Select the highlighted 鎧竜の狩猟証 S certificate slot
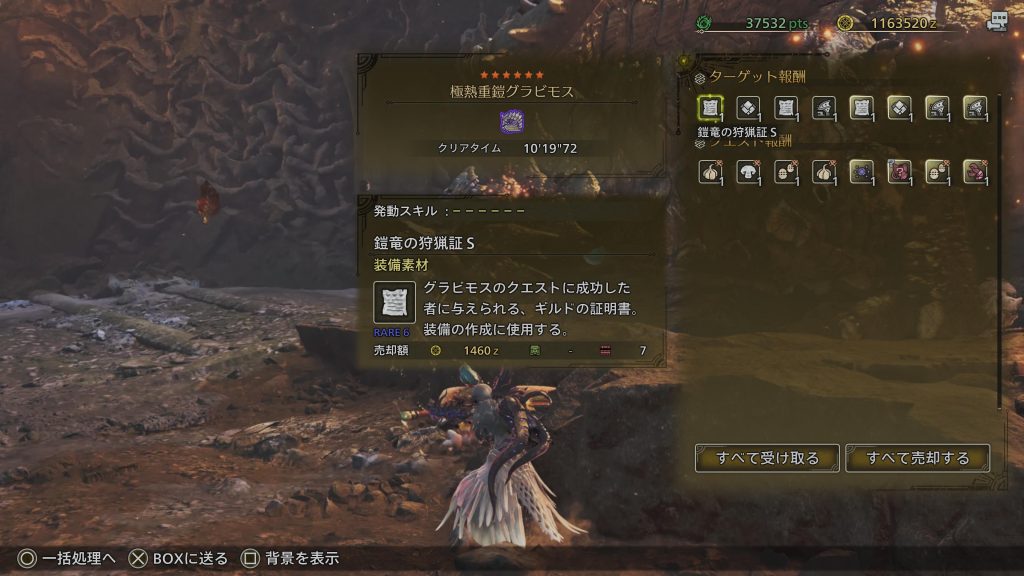1024x576 pixels. [x=710, y=107]
